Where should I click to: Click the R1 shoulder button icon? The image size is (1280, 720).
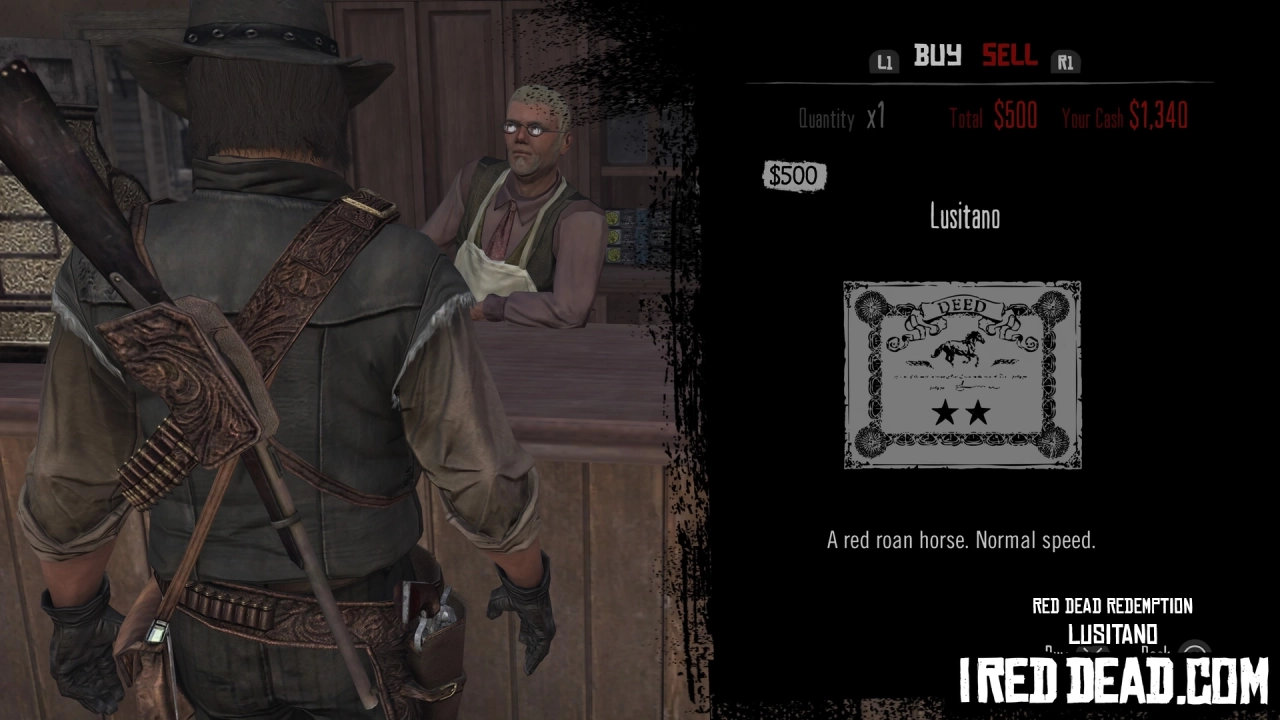[1065, 61]
